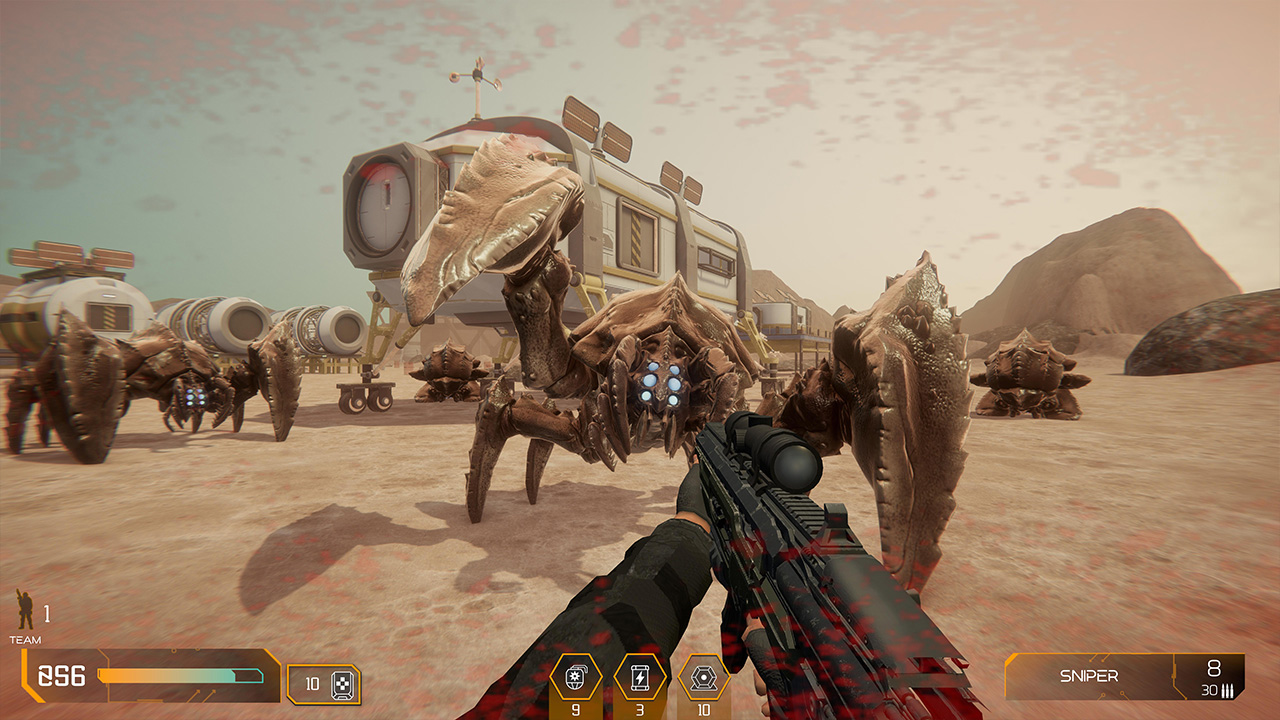The height and width of the screenshot is (720, 1280).
Task: Switch to the SNIPER weapon label
Action: tap(1090, 674)
